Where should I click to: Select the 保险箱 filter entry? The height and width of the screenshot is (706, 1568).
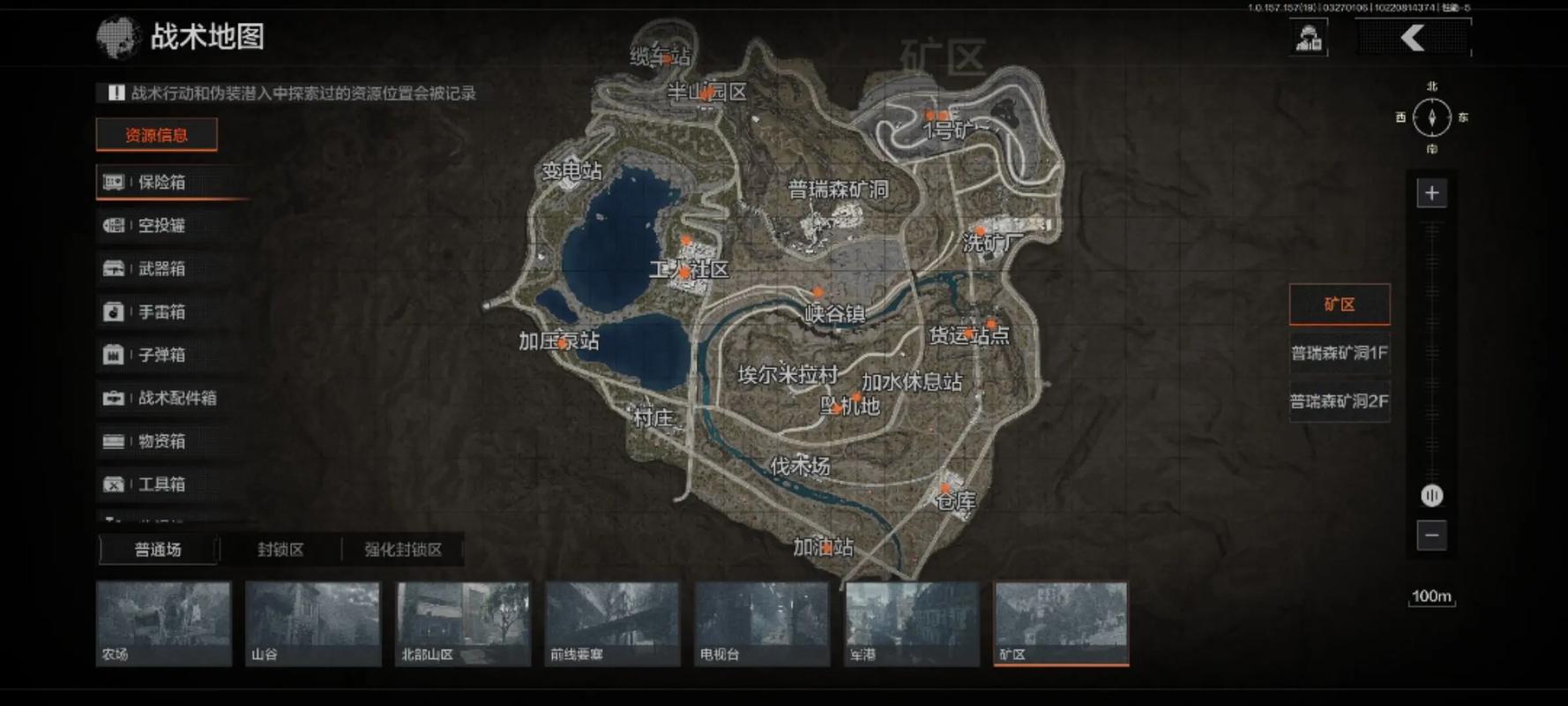coord(161,183)
